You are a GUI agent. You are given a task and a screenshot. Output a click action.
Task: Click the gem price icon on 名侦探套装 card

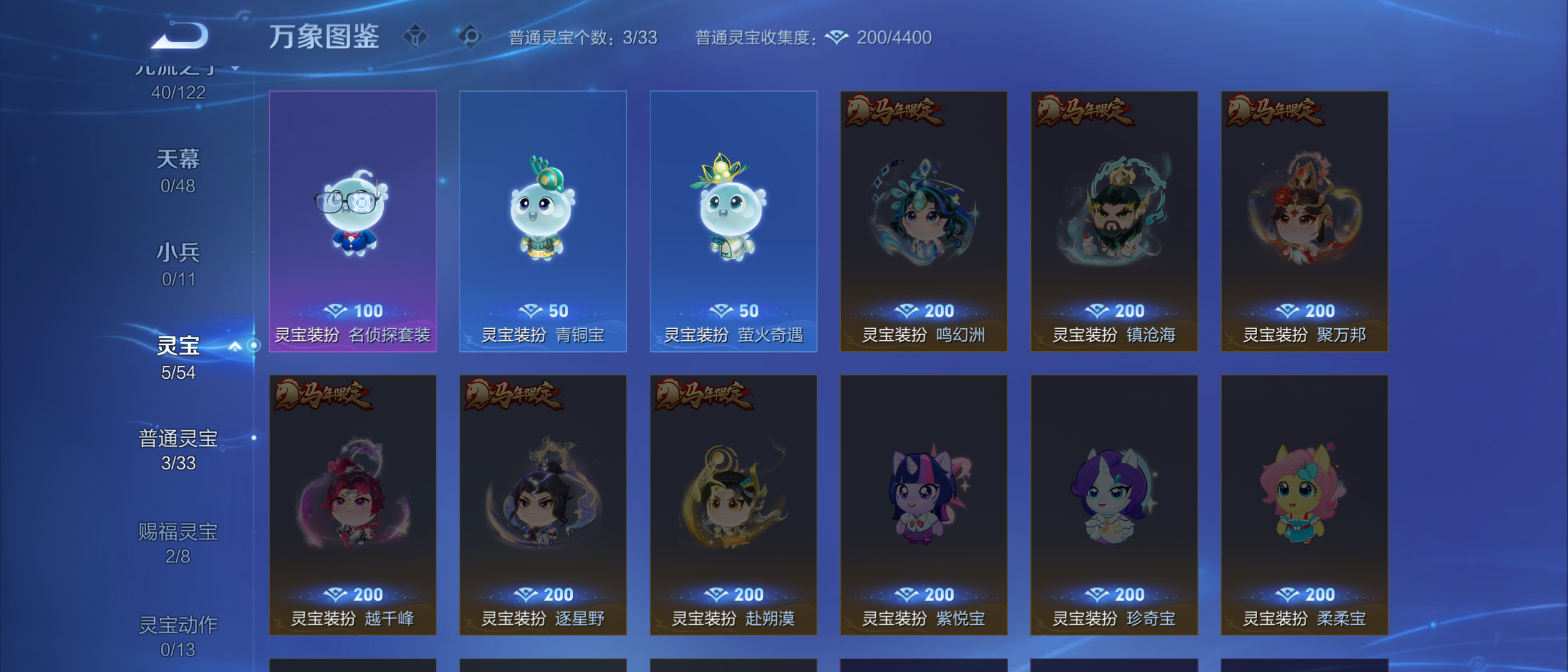[336, 310]
